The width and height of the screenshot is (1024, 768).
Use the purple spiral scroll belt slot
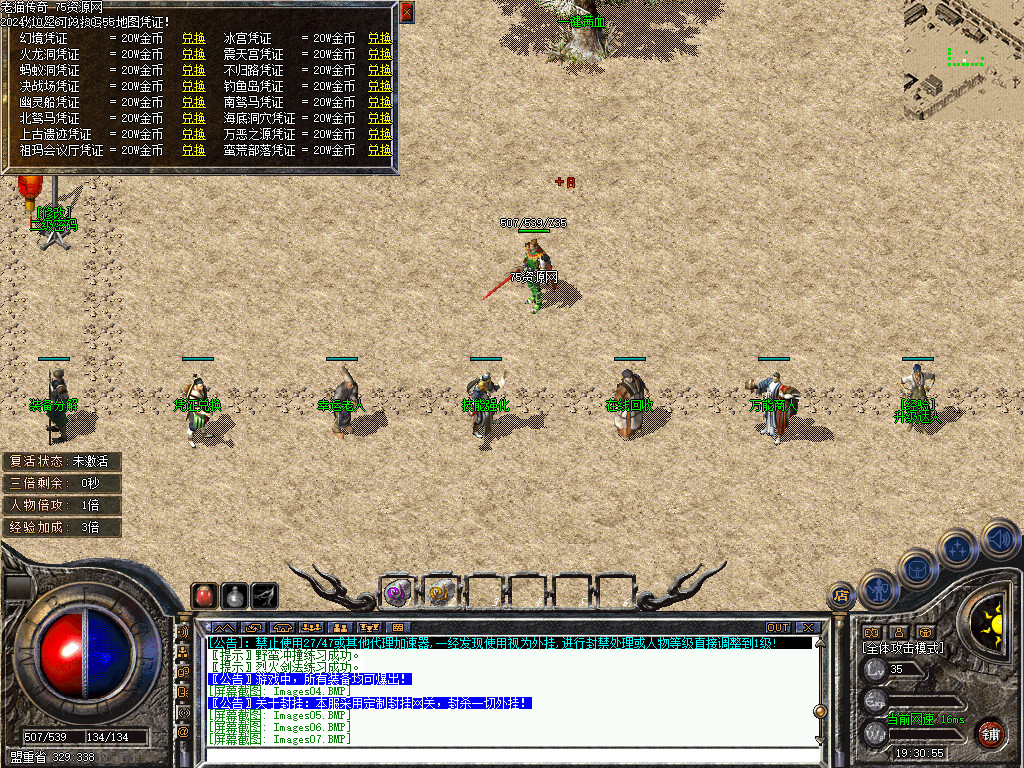pyautogui.click(x=397, y=592)
